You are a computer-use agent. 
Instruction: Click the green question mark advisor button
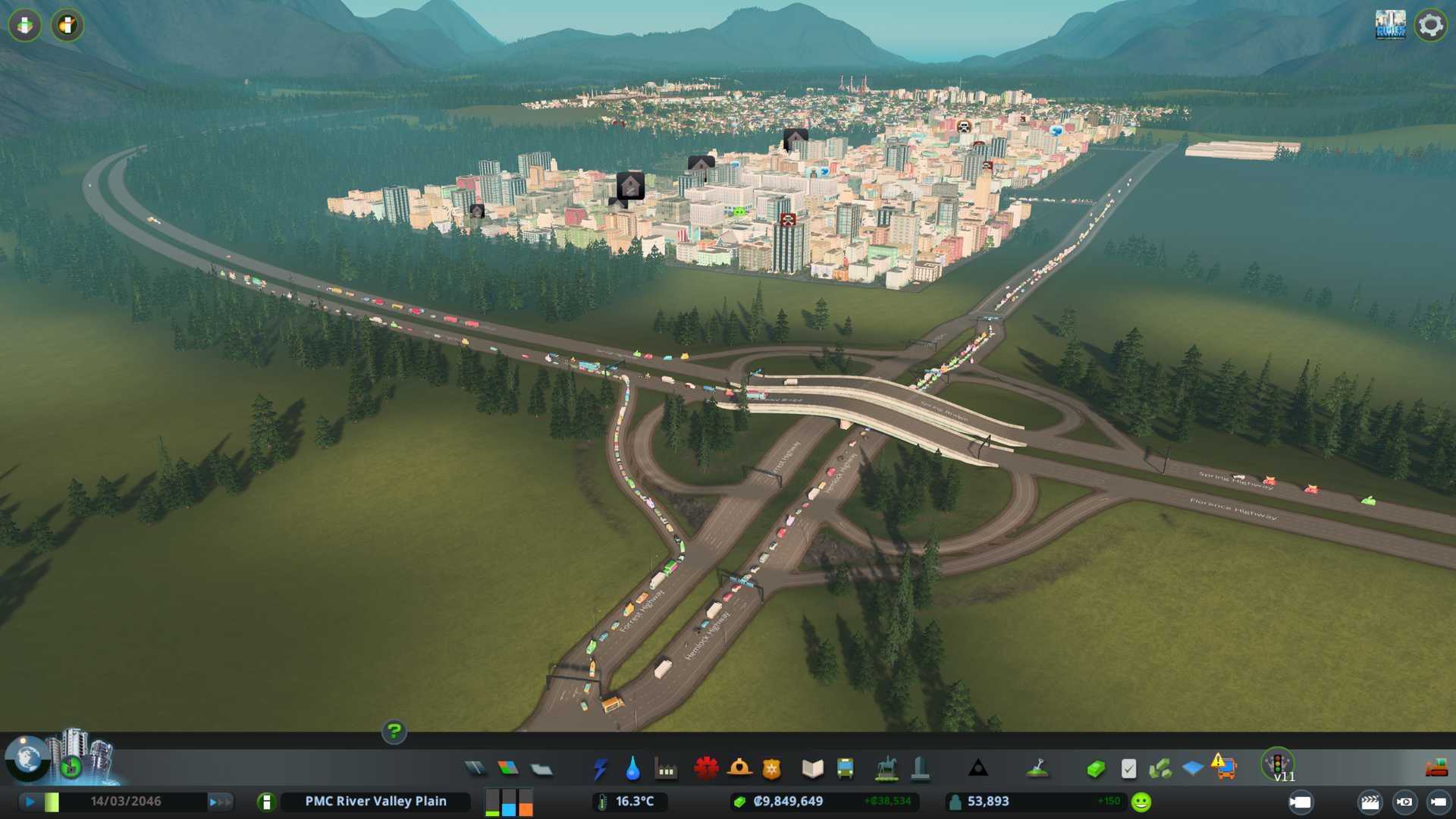coord(394,731)
